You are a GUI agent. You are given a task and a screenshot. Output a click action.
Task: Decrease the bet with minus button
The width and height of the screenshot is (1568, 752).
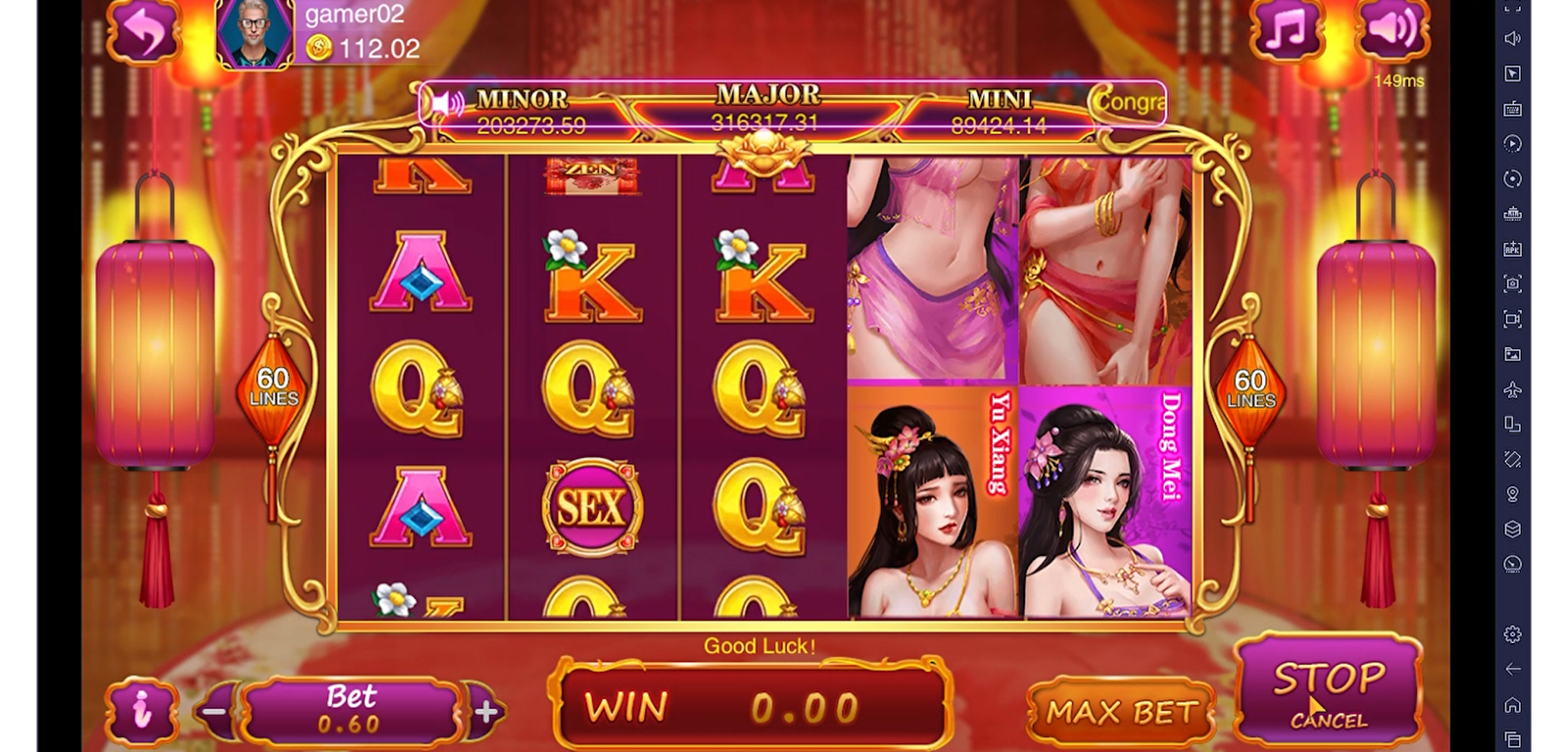click(217, 712)
